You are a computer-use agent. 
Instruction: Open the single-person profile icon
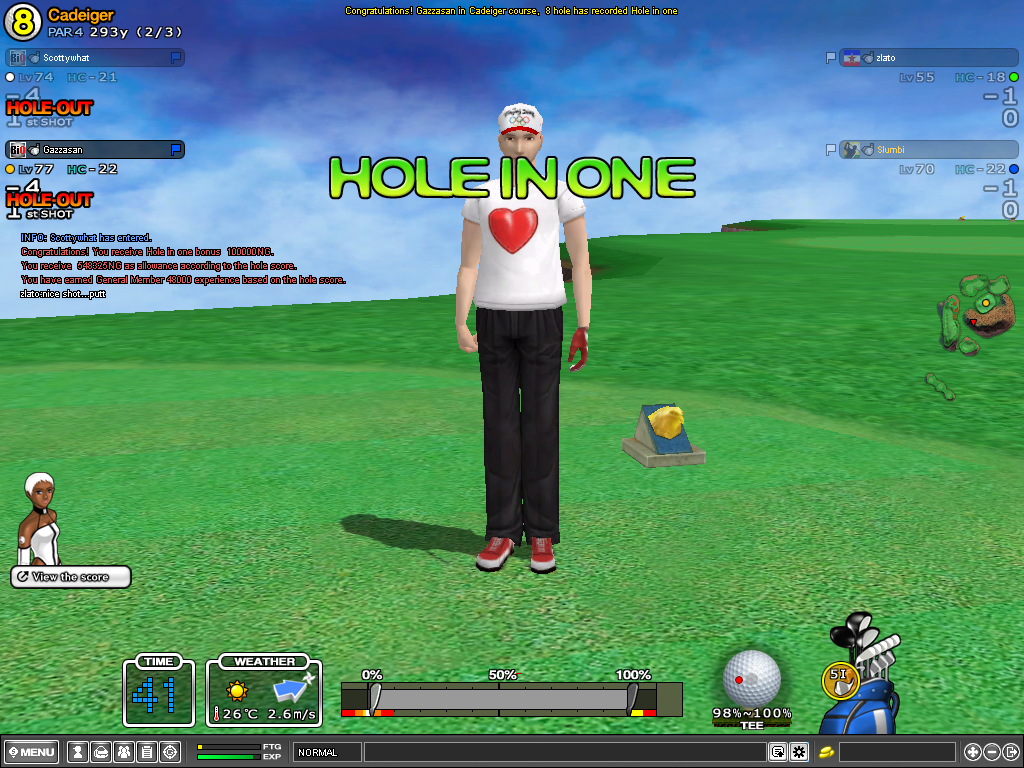pos(77,752)
